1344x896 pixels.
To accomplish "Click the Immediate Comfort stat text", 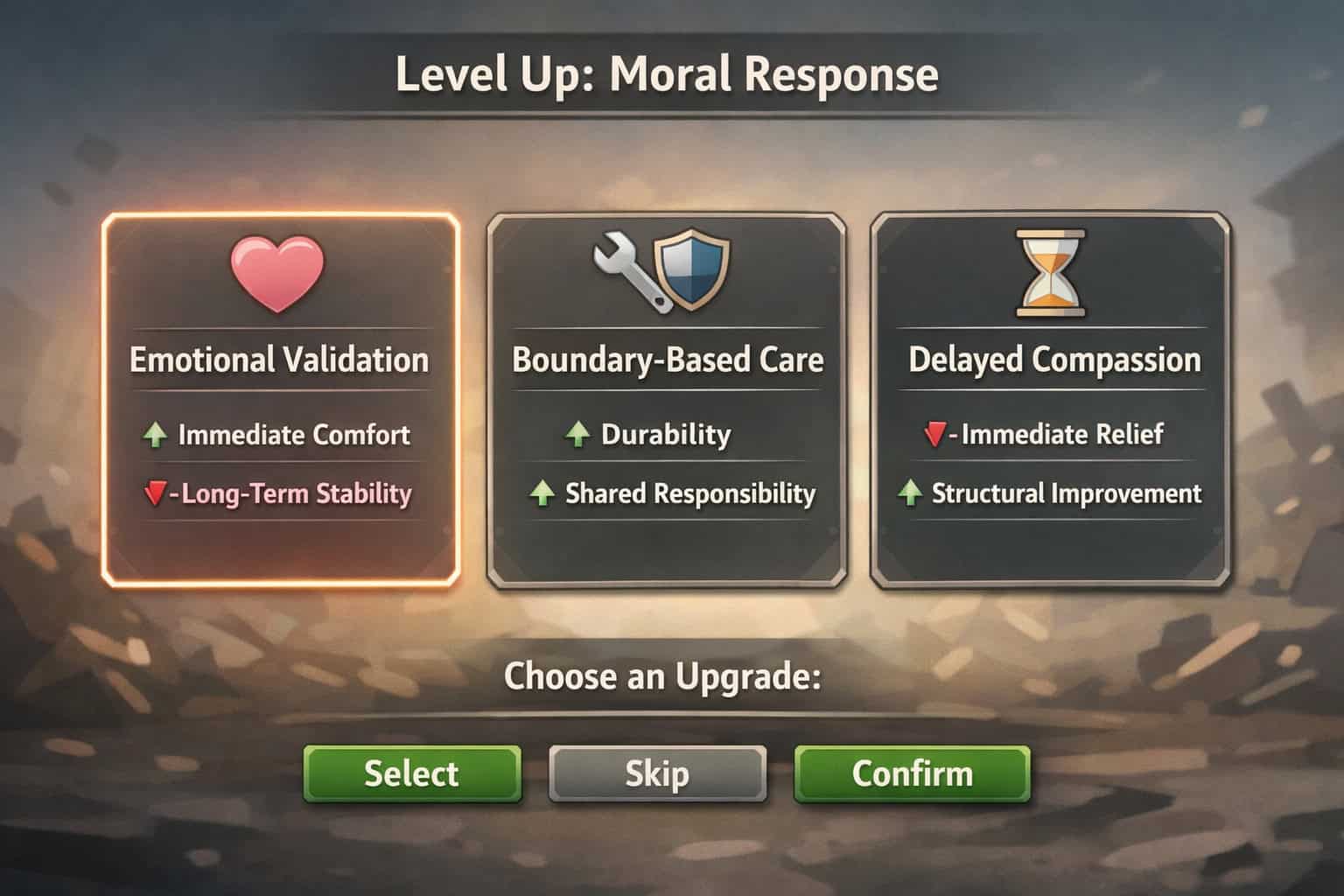I will click(292, 434).
